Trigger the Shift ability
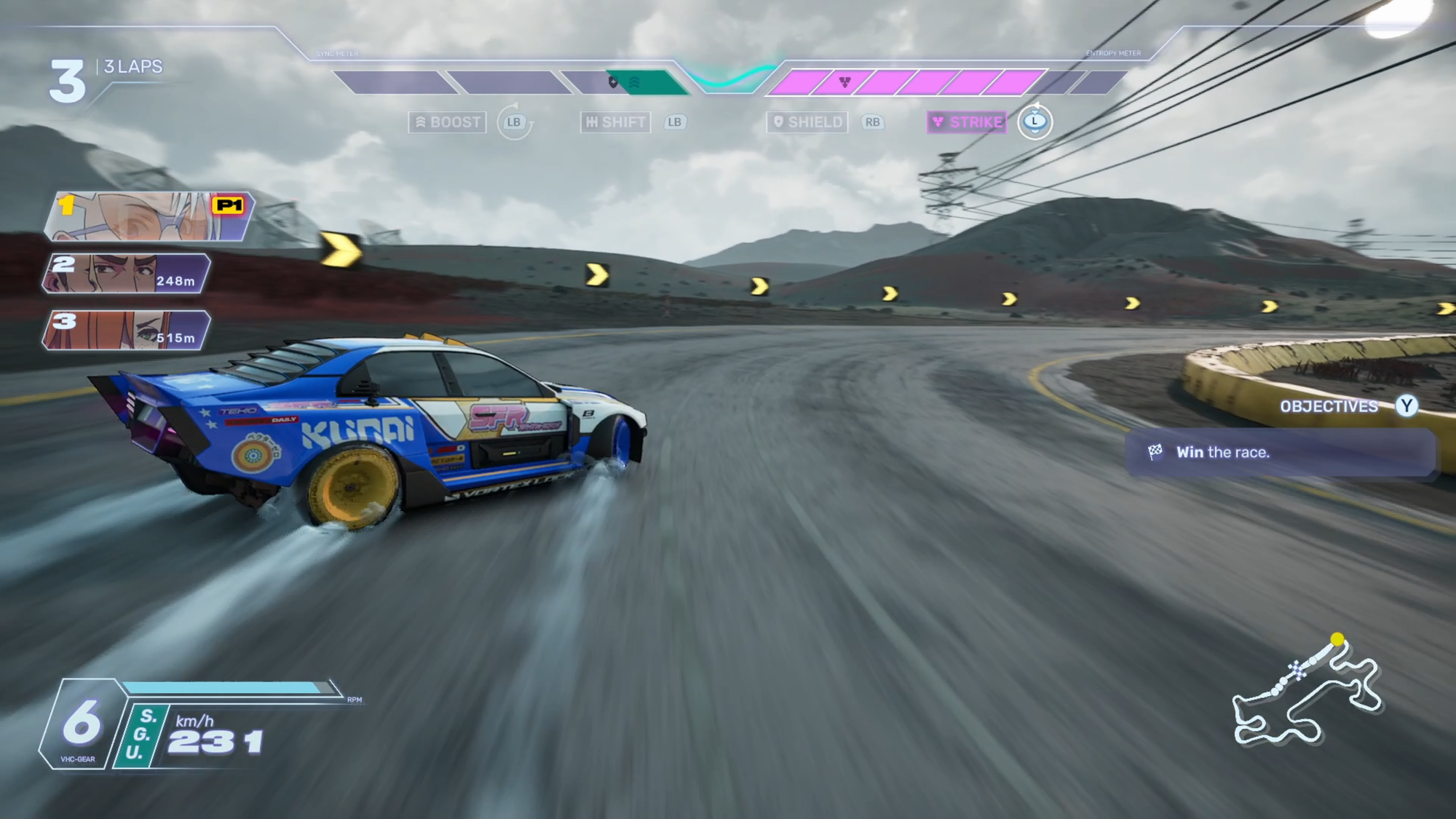Viewport: 1456px width, 819px height. click(x=616, y=122)
